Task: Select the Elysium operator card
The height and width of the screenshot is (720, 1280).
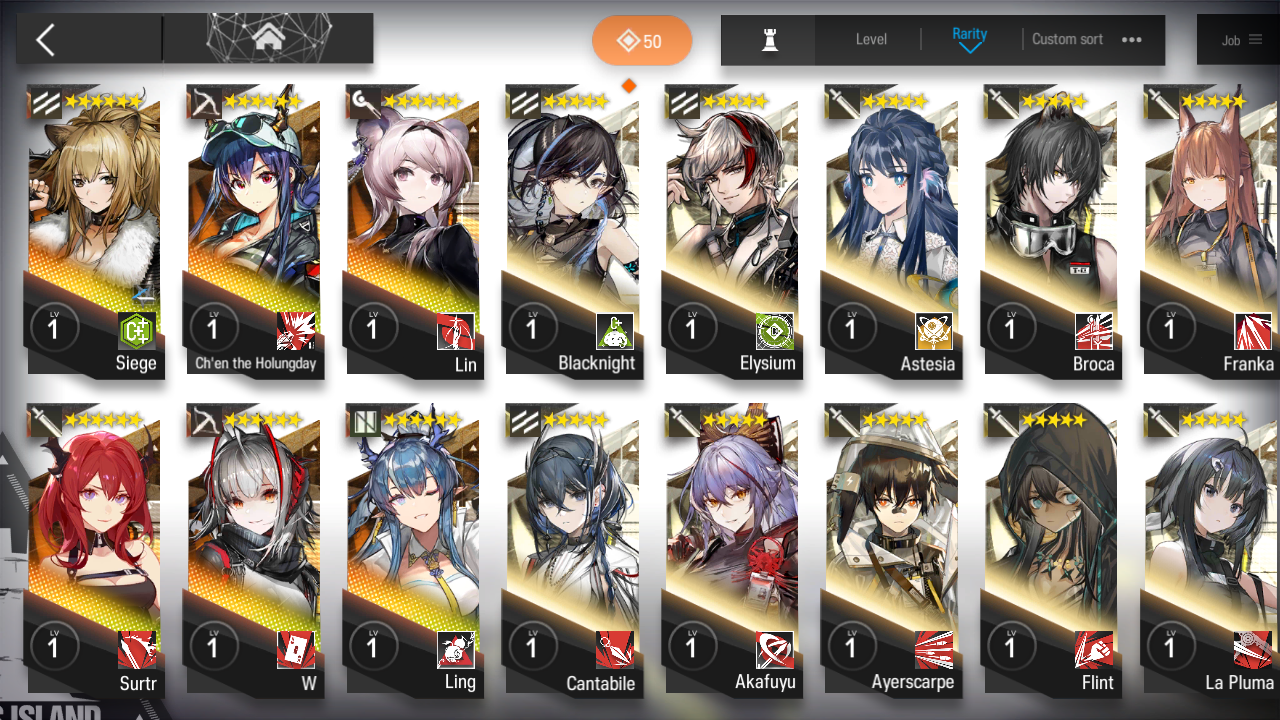Action: click(732, 230)
